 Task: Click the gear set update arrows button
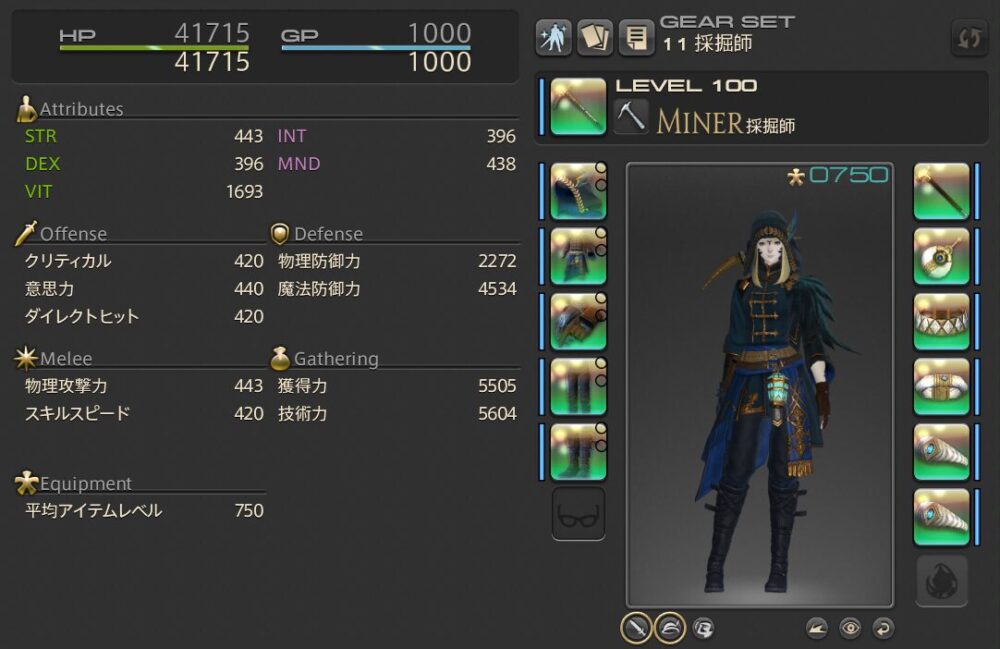click(969, 38)
